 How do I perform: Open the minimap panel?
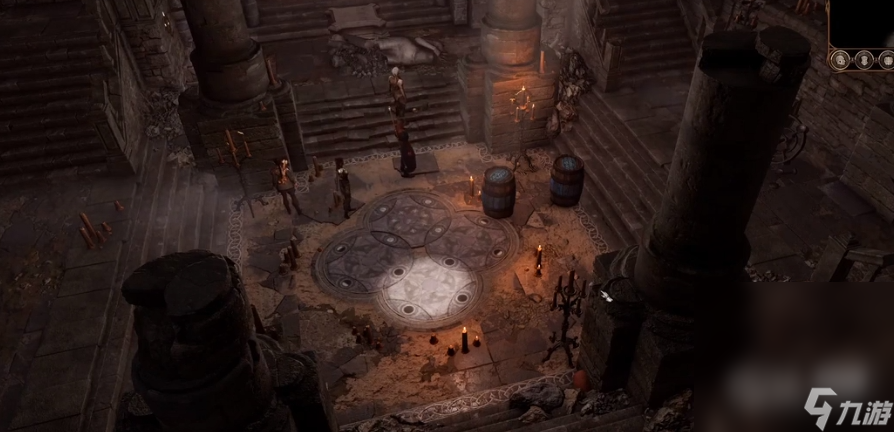(x=864, y=22)
